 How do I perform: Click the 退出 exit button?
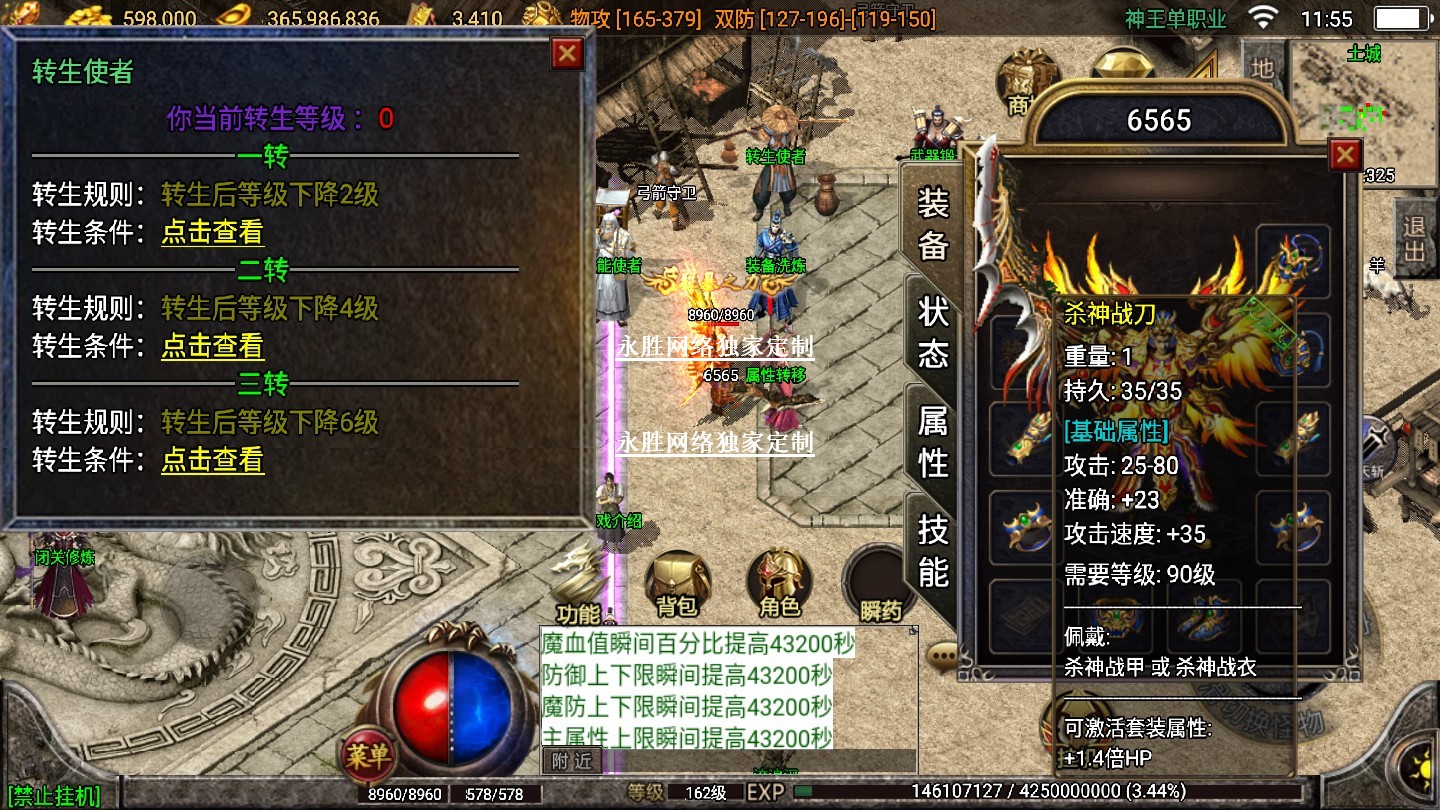(1415, 238)
